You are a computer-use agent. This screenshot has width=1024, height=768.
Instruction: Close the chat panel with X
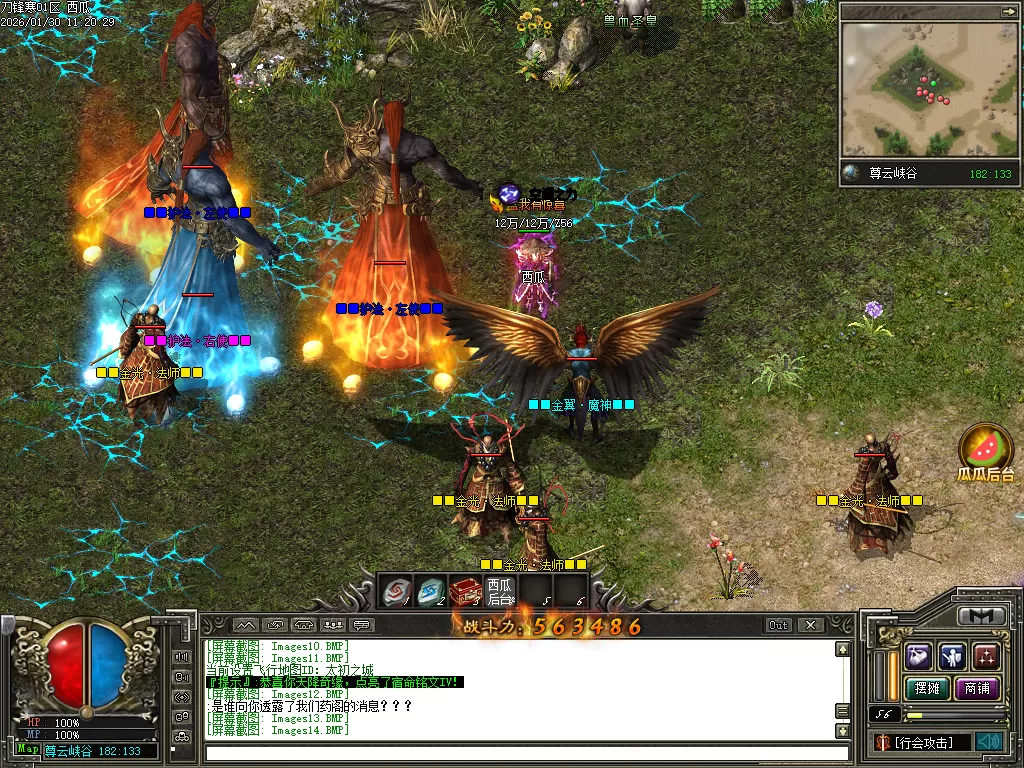[810, 625]
